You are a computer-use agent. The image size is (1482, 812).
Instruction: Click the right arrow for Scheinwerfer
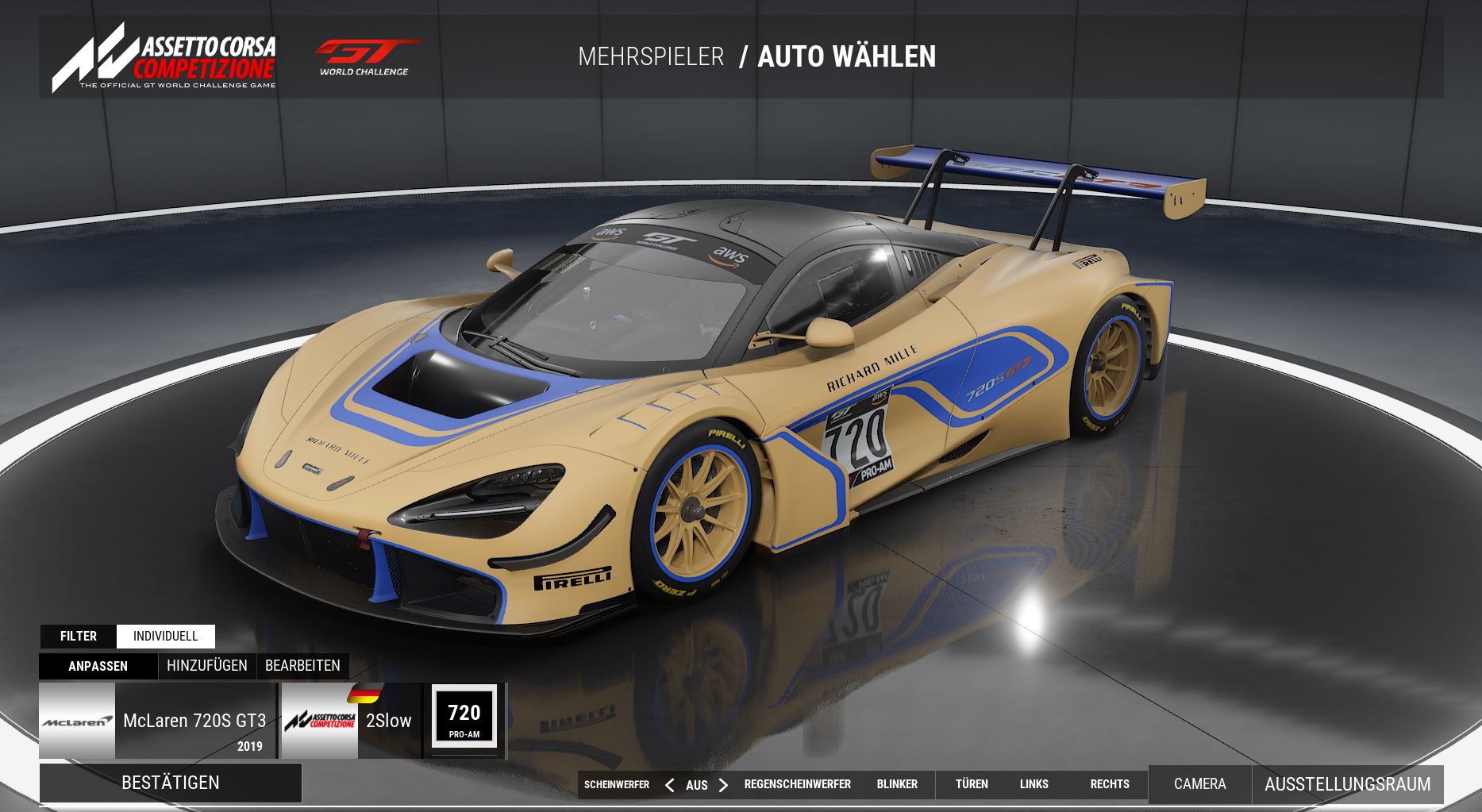click(723, 785)
